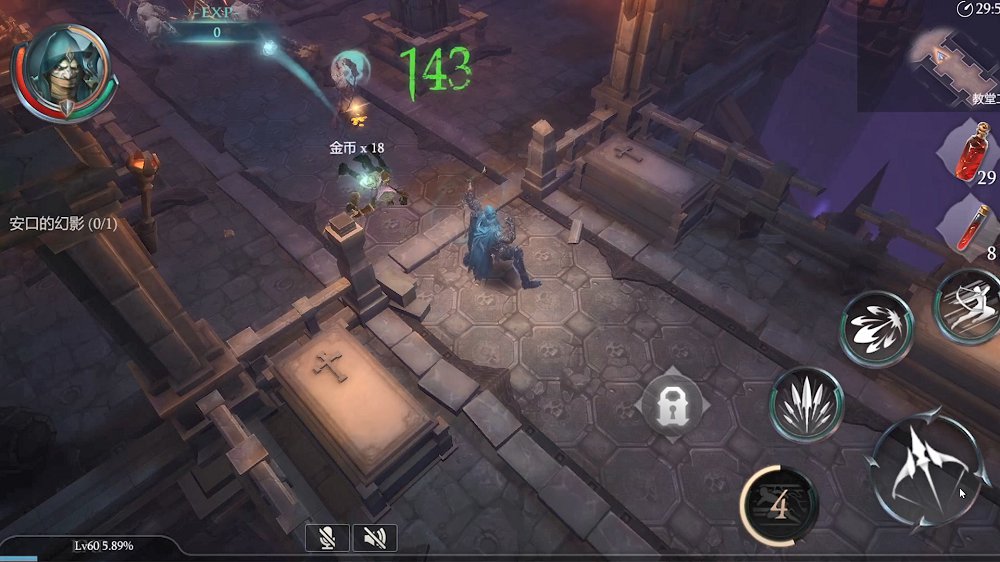Toggle the muted speaker button

pos(375,538)
